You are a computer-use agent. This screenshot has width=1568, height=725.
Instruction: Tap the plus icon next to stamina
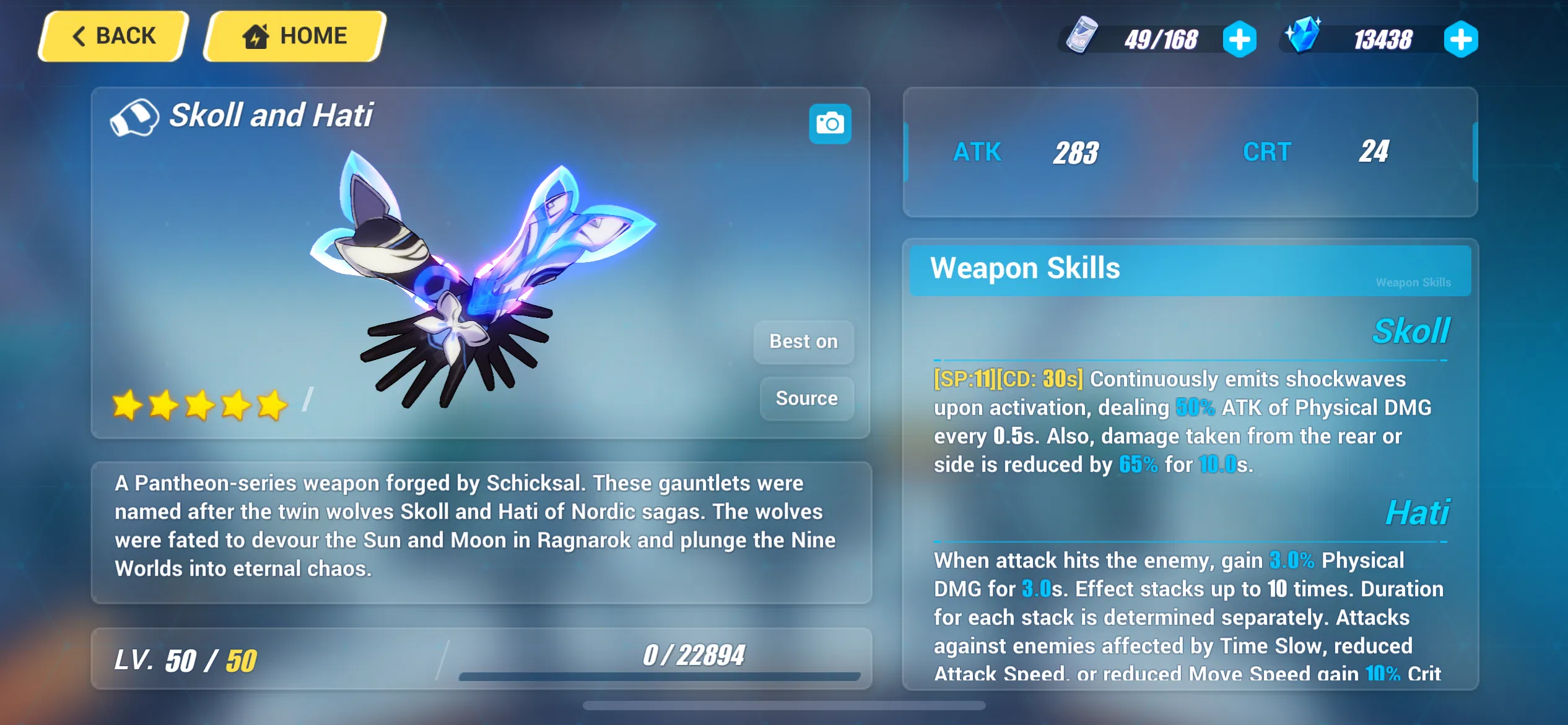(1240, 39)
